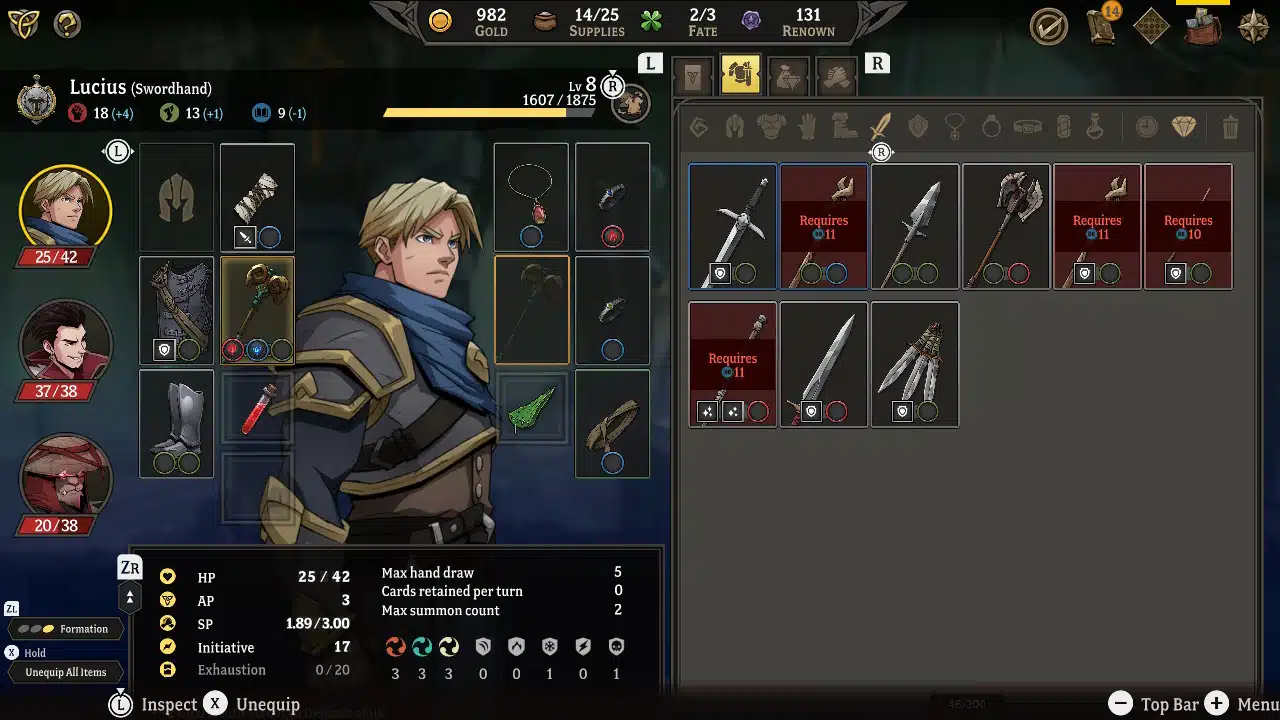Filter inventory by boots
The image size is (1280, 720).
843,127
